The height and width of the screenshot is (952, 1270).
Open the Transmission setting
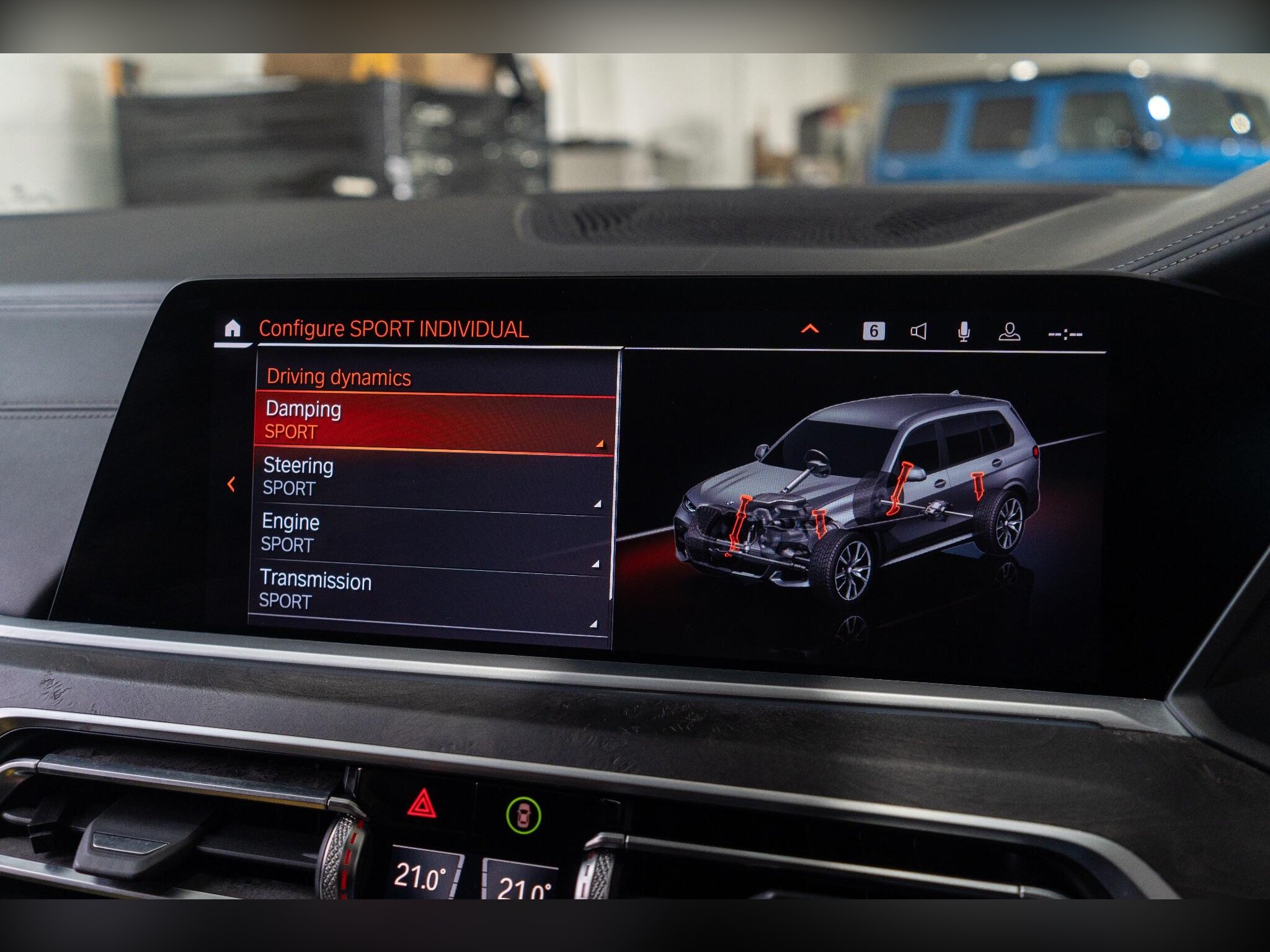pos(428,590)
